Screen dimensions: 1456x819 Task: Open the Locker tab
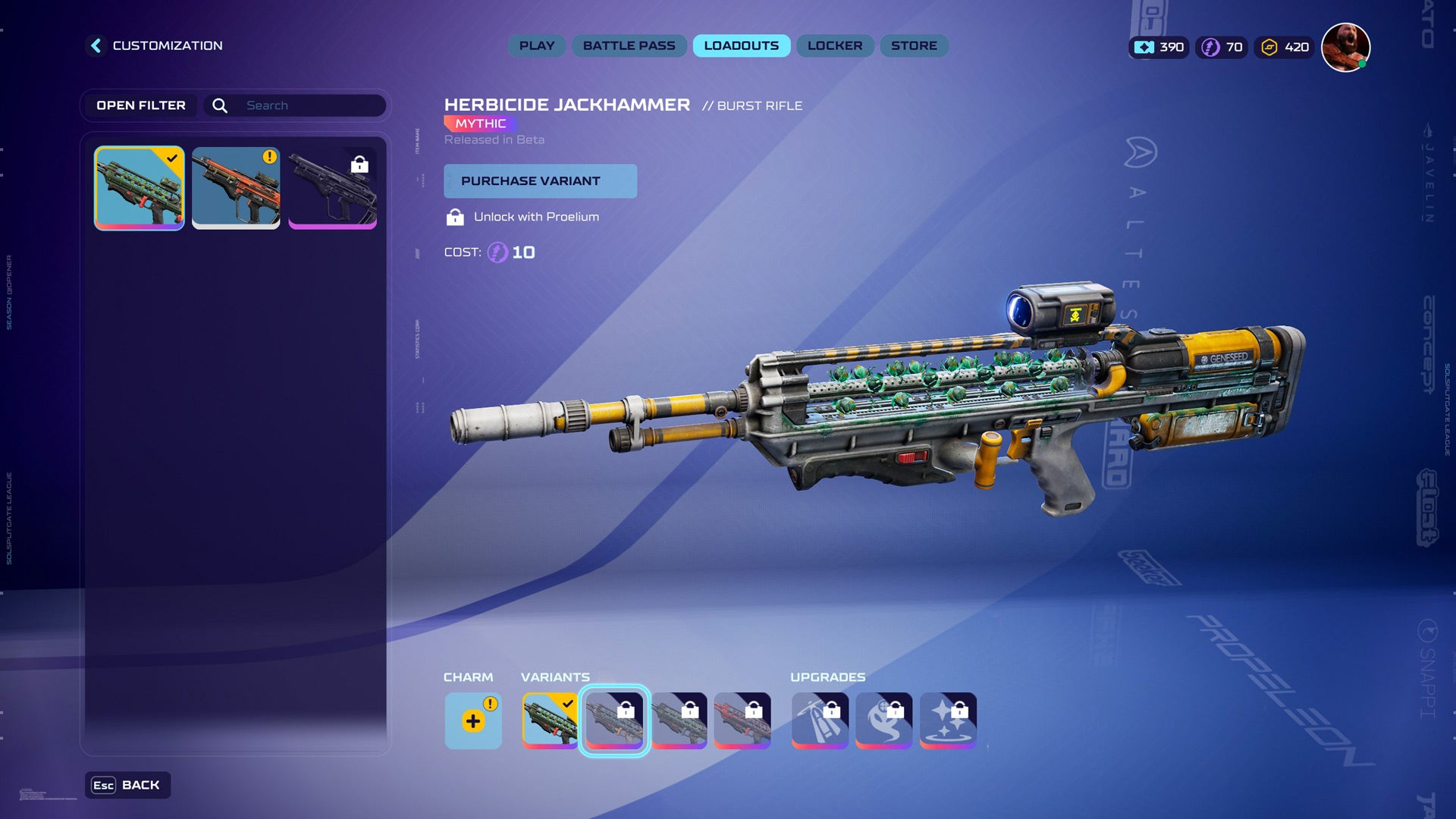point(835,45)
